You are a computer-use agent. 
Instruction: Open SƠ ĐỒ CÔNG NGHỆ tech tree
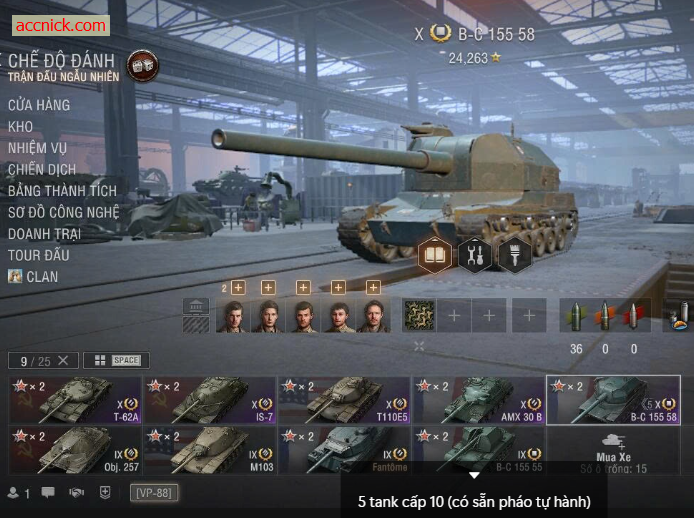(x=63, y=212)
